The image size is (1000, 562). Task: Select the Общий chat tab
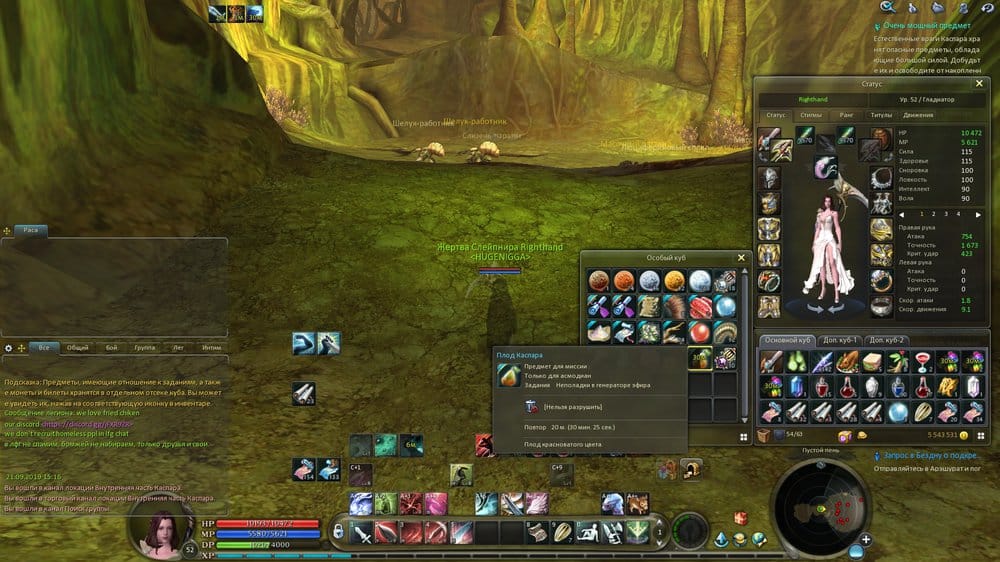[77, 348]
